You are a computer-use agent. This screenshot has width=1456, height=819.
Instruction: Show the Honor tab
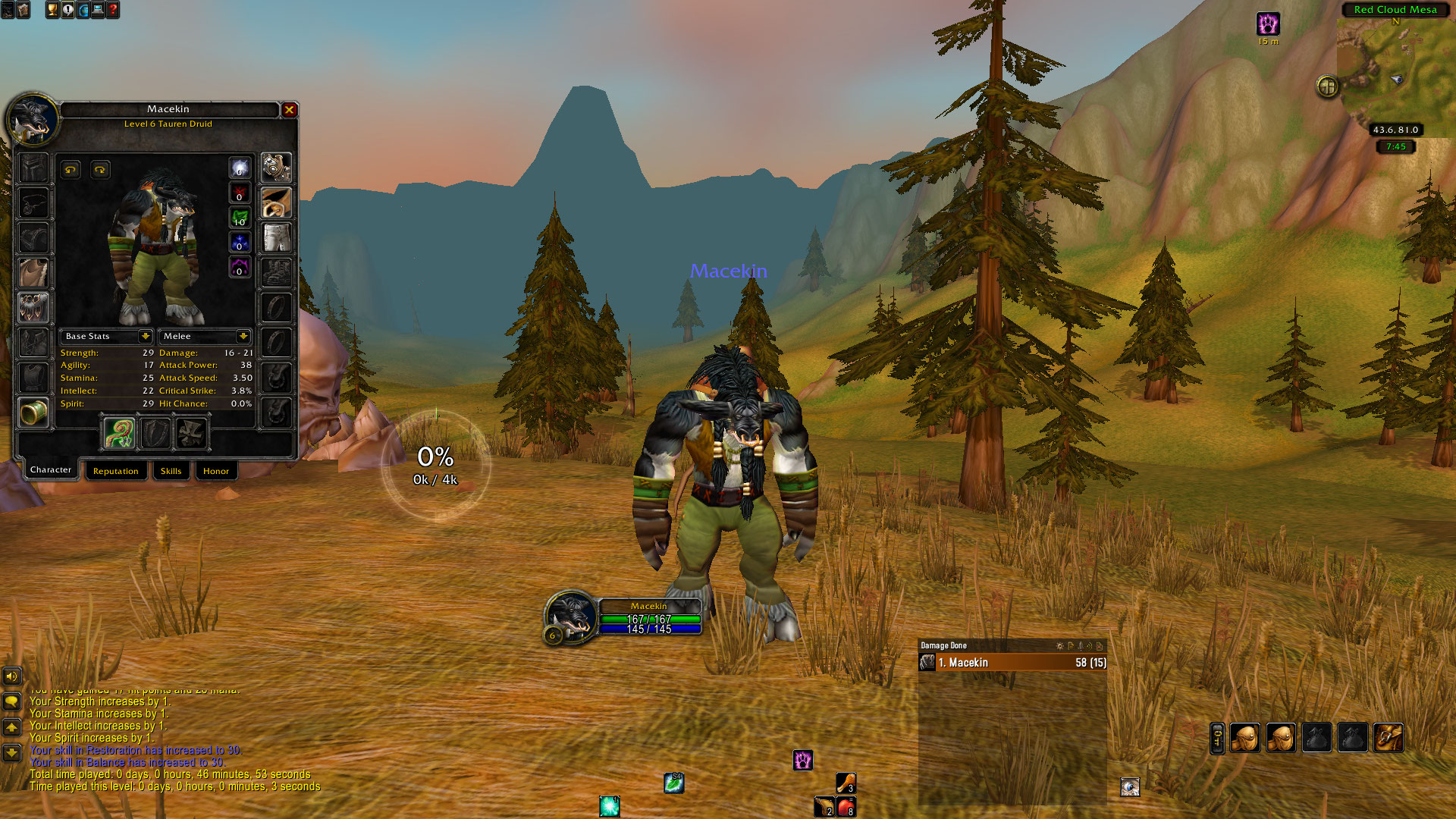click(x=215, y=471)
